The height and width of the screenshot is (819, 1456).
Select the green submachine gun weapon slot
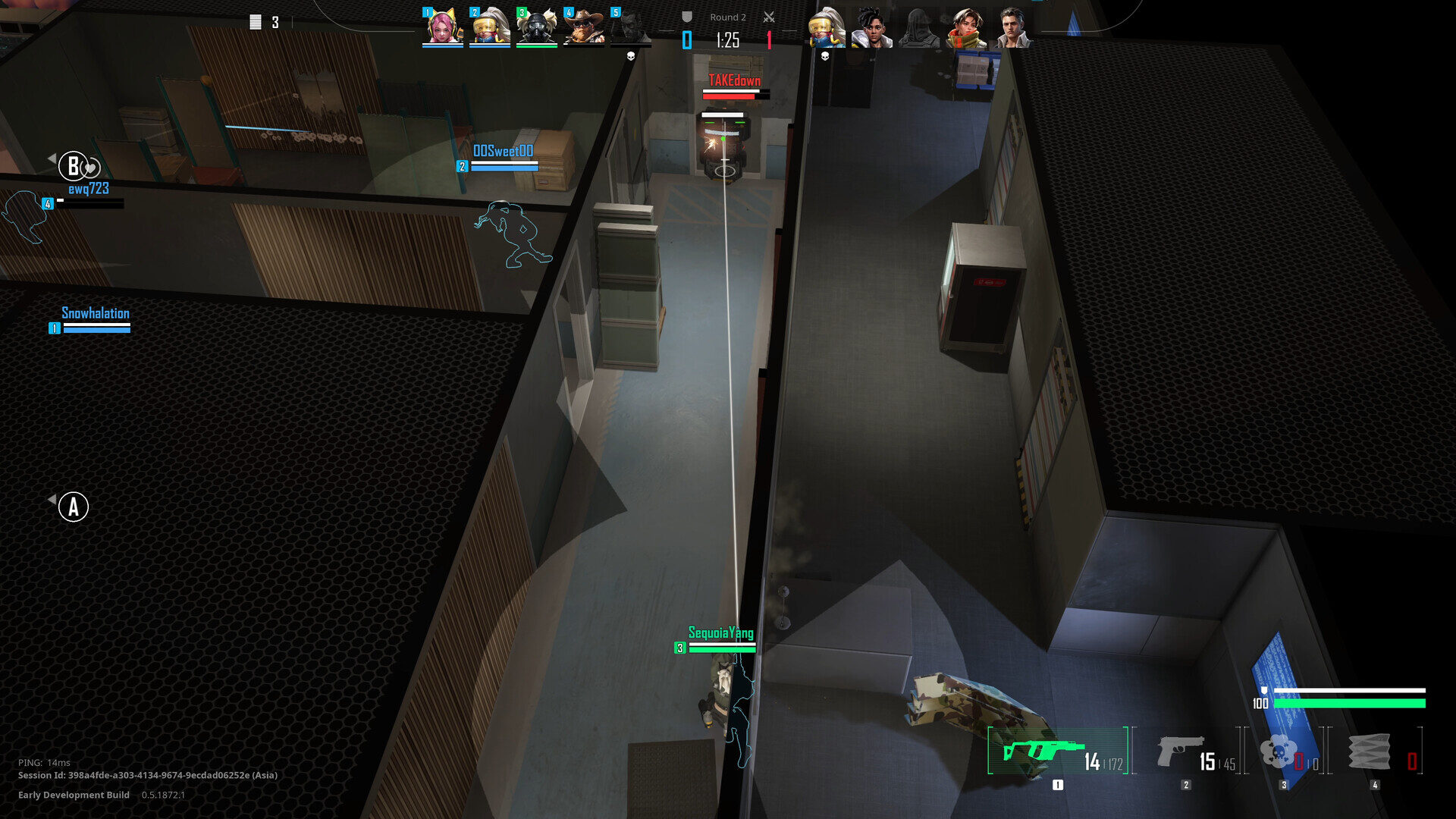(1057, 752)
